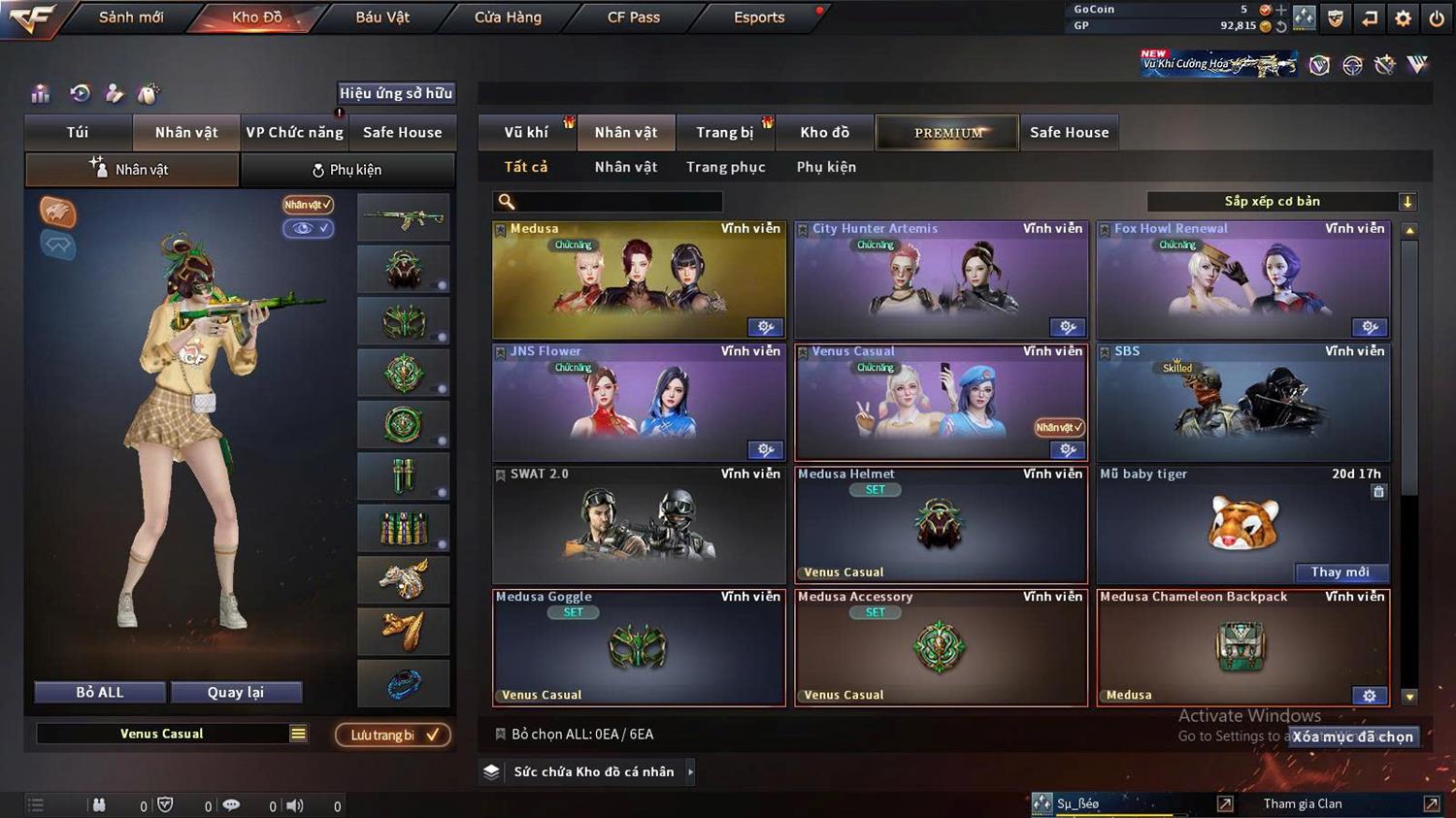Image resolution: width=1456 pixels, height=818 pixels.
Task: Click the Quay lại button
Action: coord(236,693)
